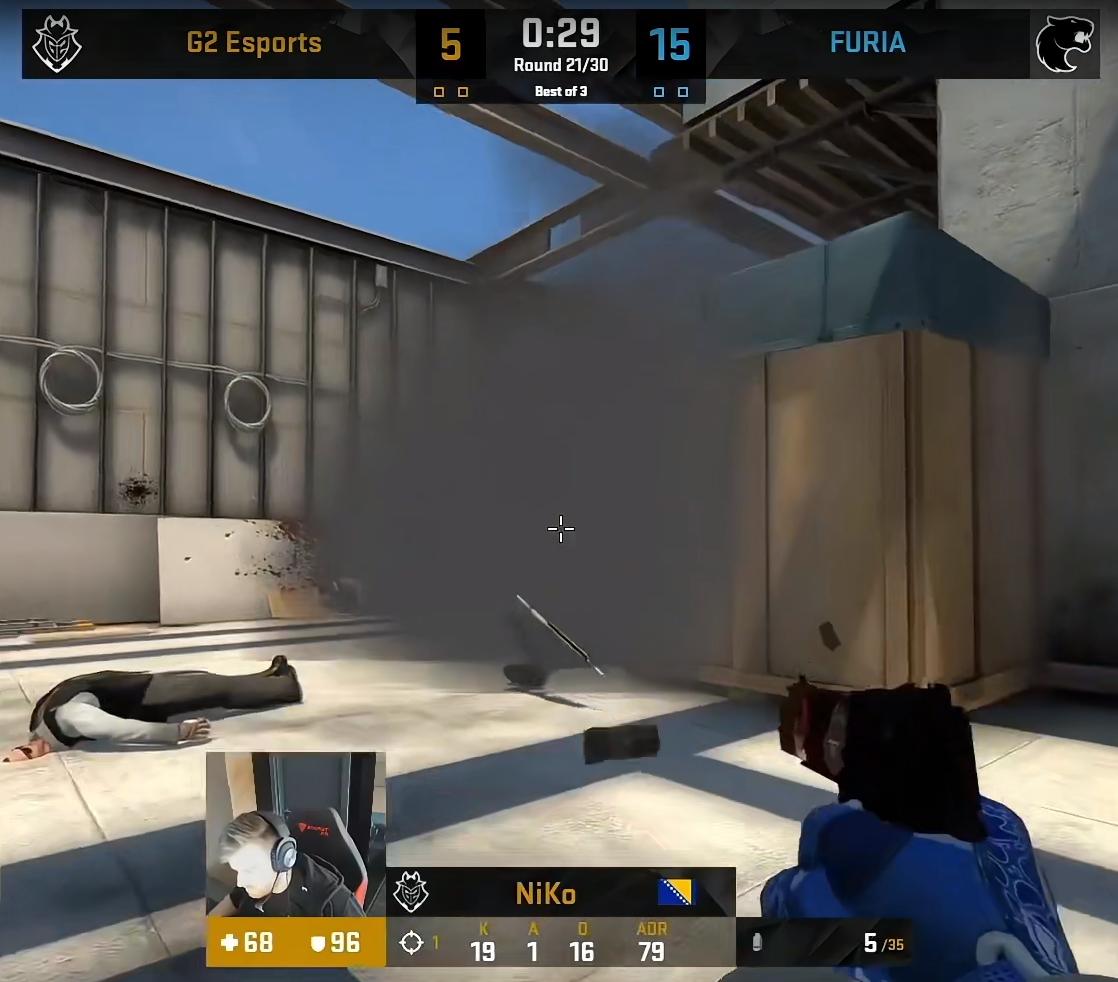The height and width of the screenshot is (982, 1118).
Task: Click the FURIA panther logo
Action: coord(1064,44)
